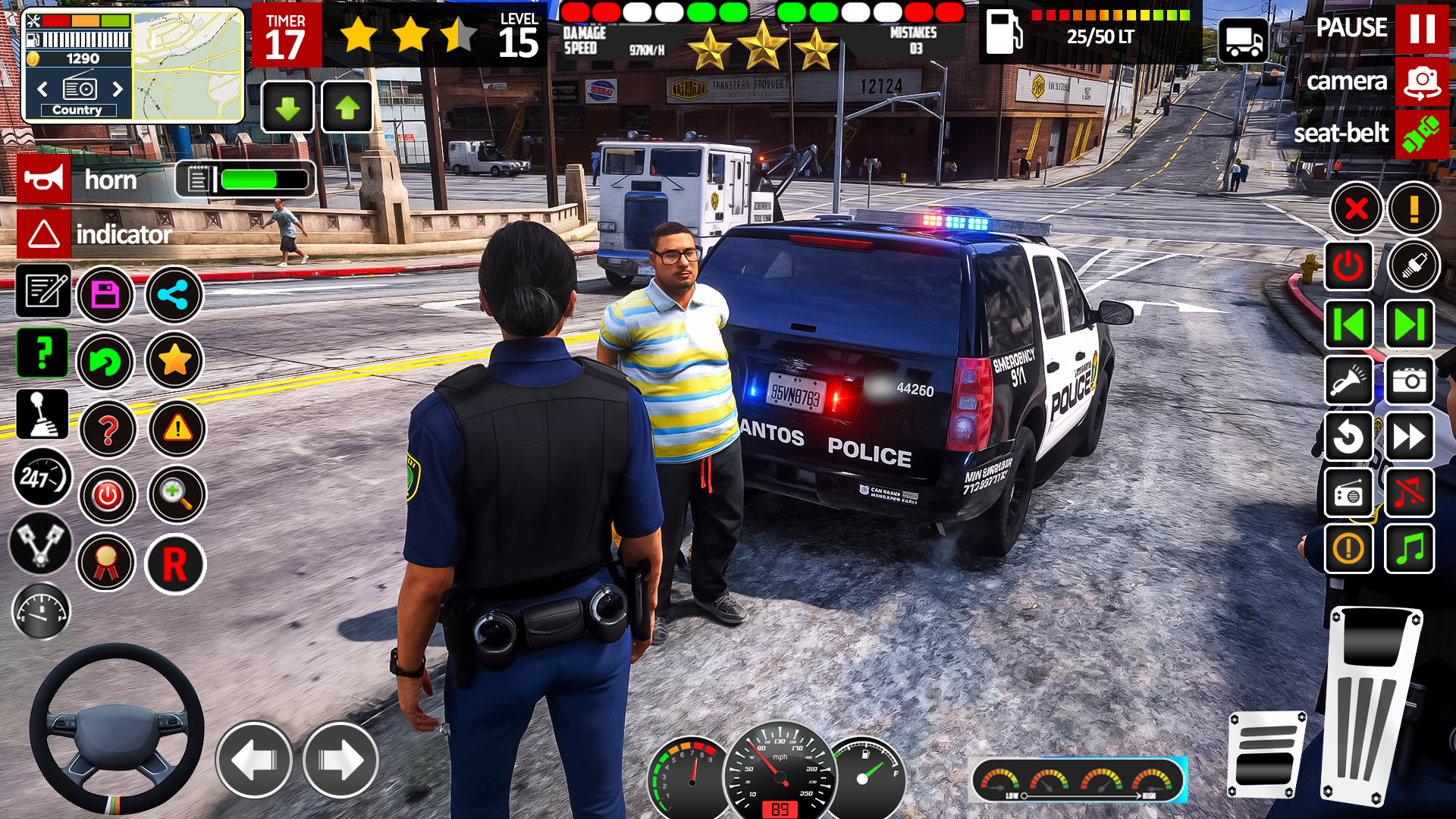Turn on the flashlight
This screenshot has width=1456, height=819.
tap(1349, 381)
